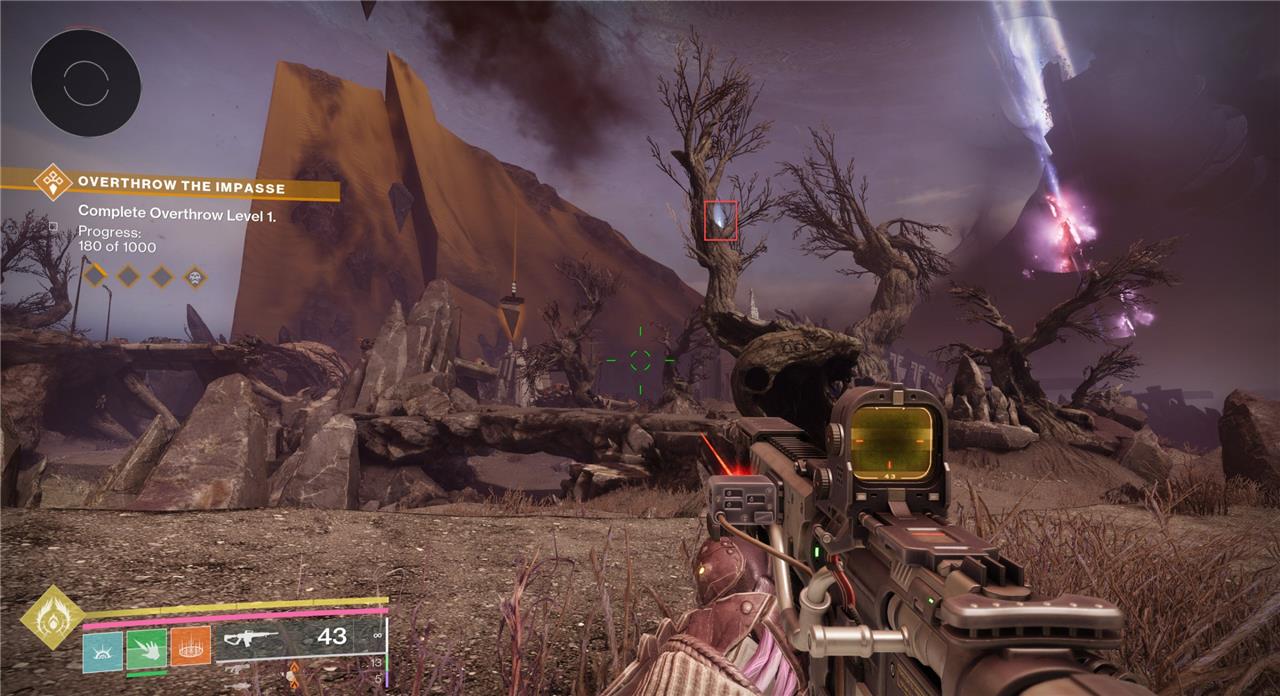Use the green melee hand ability
This screenshot has width=1280, height=696.
point(146,649)
